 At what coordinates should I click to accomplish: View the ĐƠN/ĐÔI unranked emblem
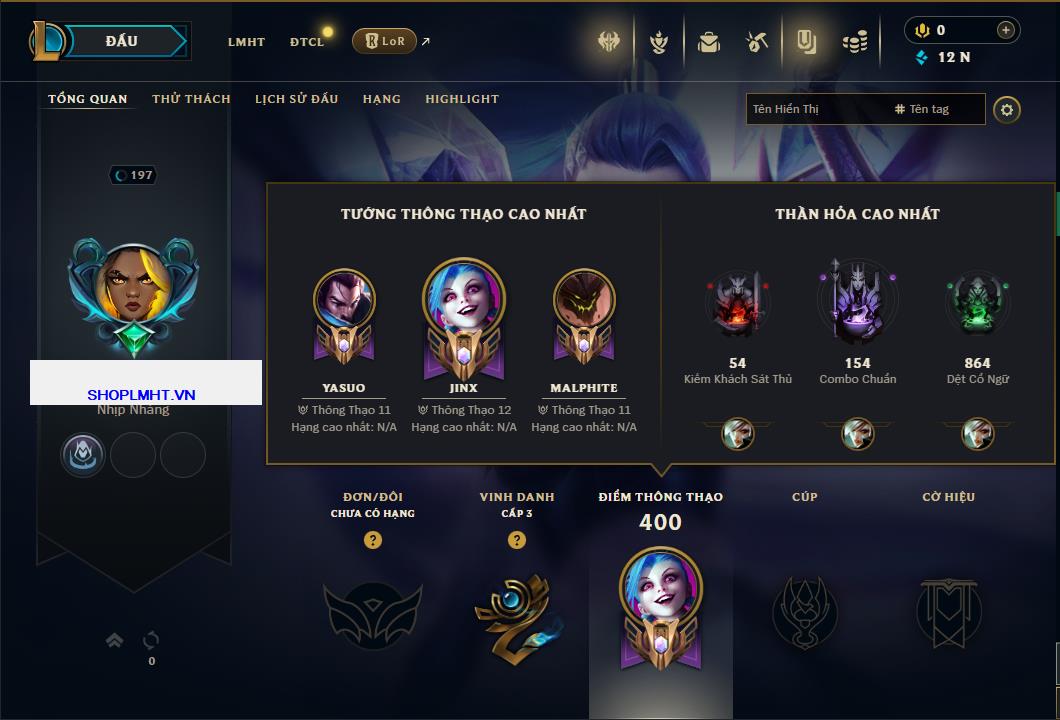pos(372,610)
